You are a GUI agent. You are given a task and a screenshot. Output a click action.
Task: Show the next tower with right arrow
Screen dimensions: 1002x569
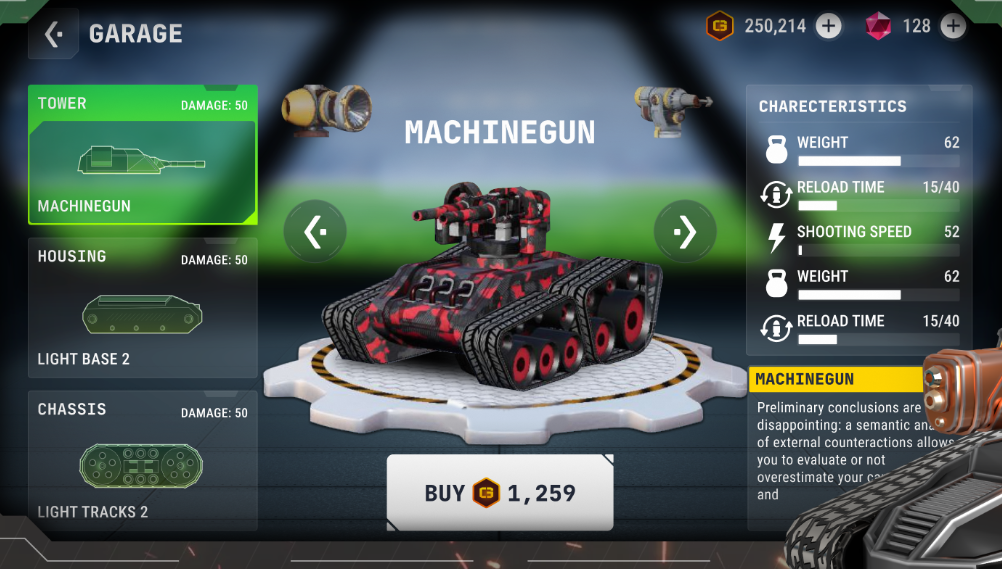pos(685,232)
